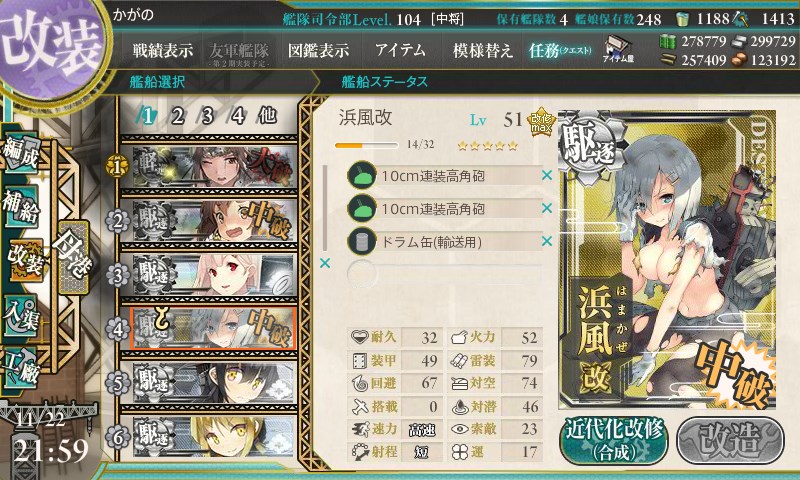Switch to fleet tab 2
The height and width of the screenshot is (480, 800).
(177, 115)
